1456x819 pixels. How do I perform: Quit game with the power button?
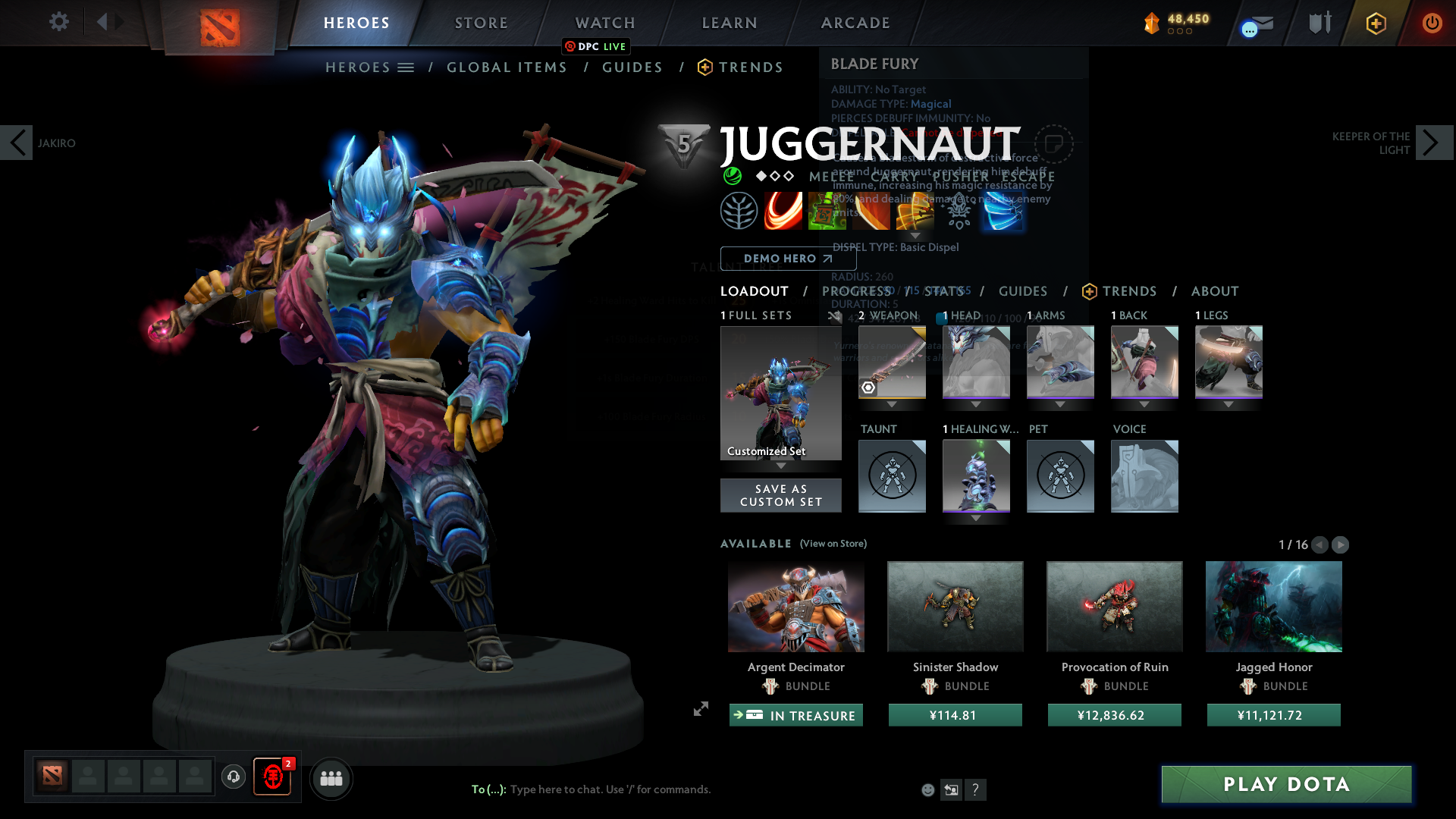pyautogui.click(x=1432, y=23)
